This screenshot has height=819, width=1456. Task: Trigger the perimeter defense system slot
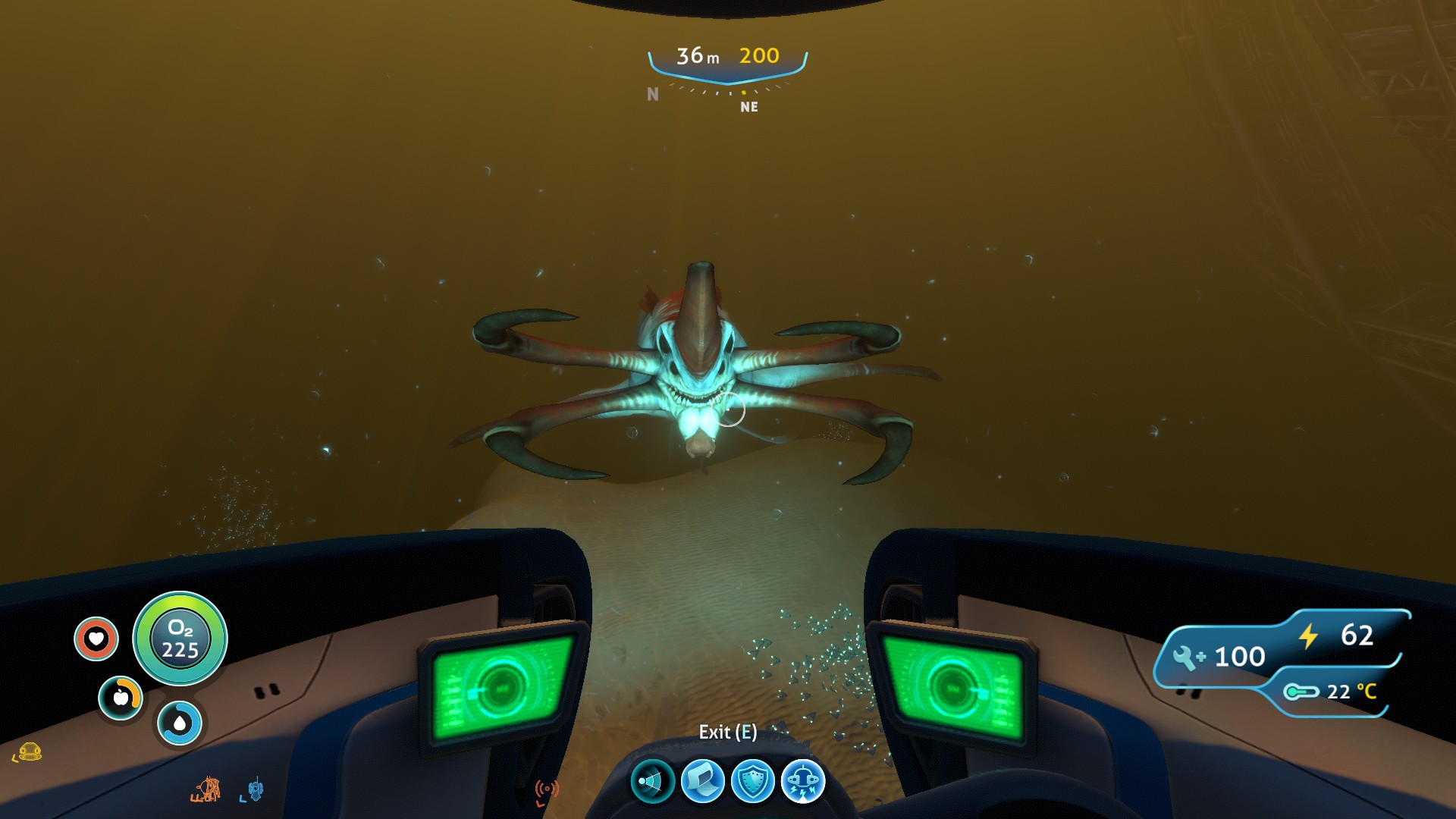point(802,781)
